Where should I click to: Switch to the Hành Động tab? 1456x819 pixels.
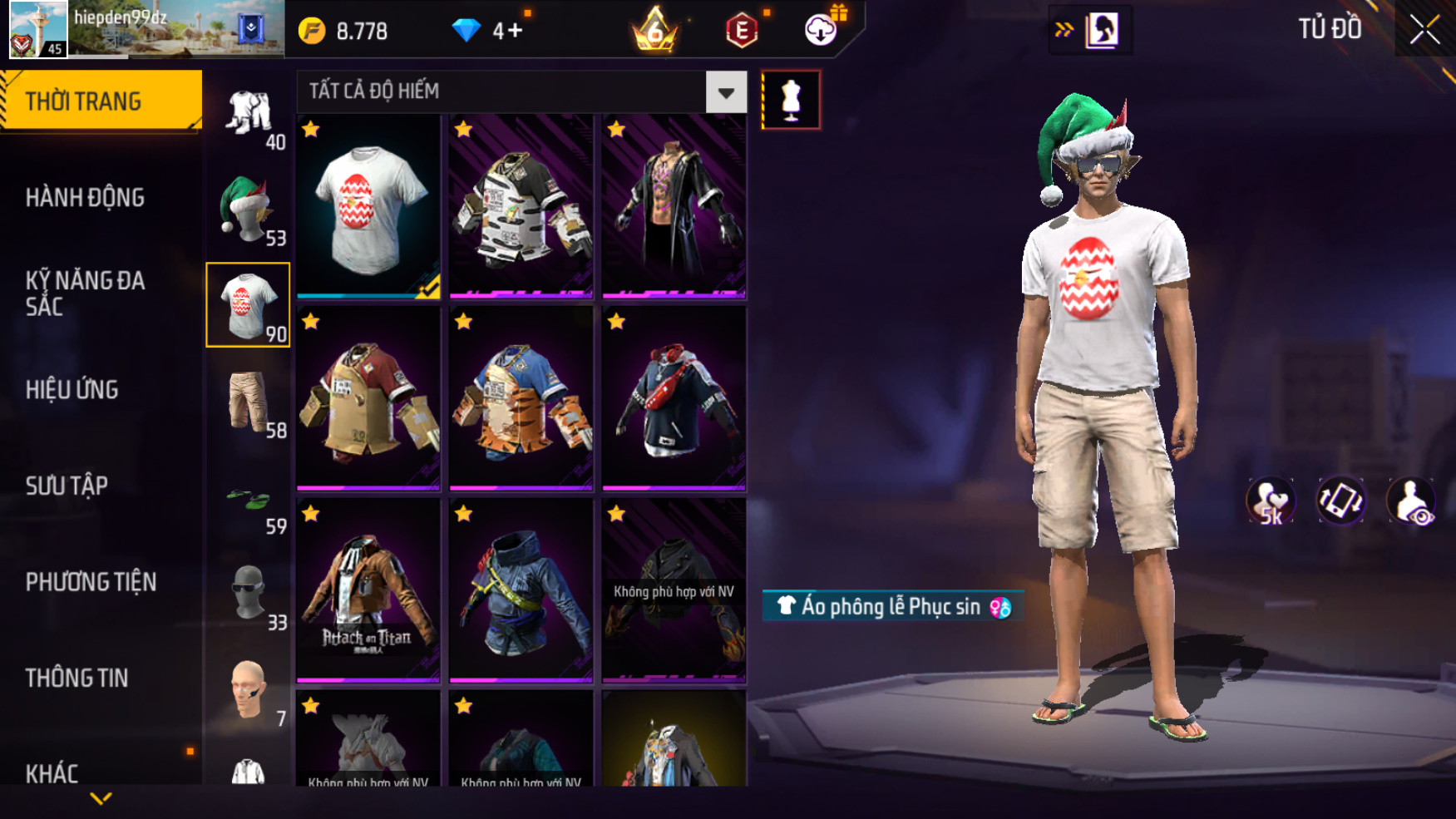[85, 198]
